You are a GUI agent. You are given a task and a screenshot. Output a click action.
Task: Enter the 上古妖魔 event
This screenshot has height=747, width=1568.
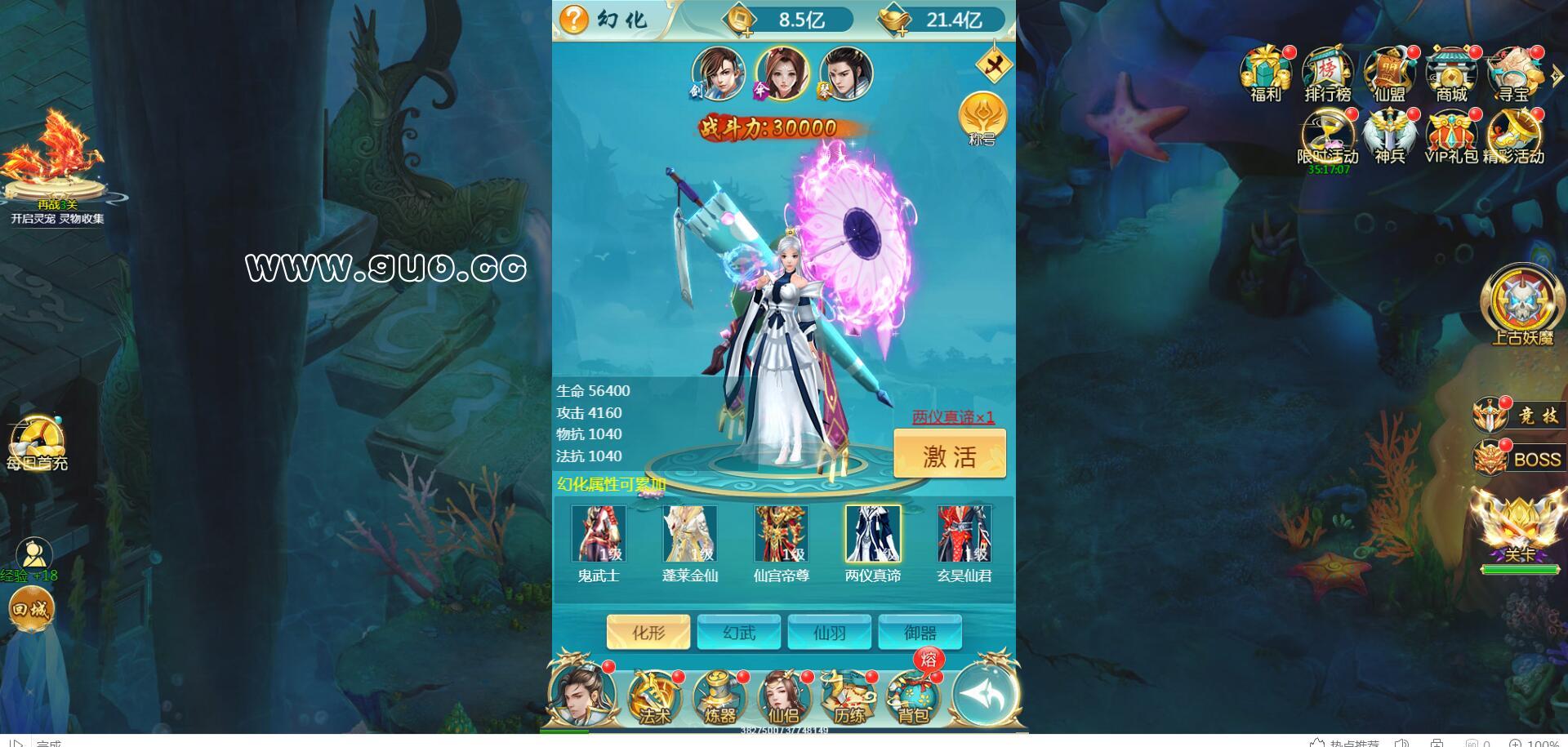[x=1521, y=305]
